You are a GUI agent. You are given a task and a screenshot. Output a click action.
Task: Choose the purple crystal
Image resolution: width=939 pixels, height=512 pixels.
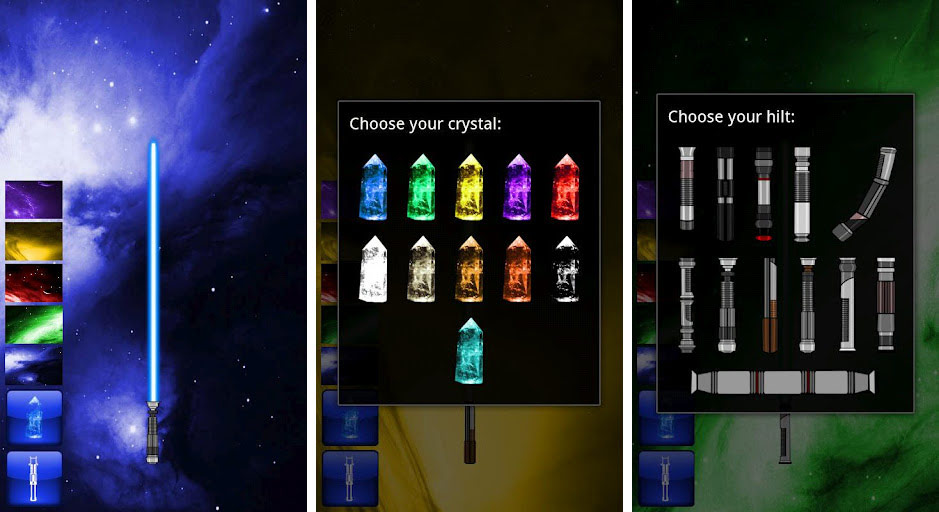coord(518,187)
